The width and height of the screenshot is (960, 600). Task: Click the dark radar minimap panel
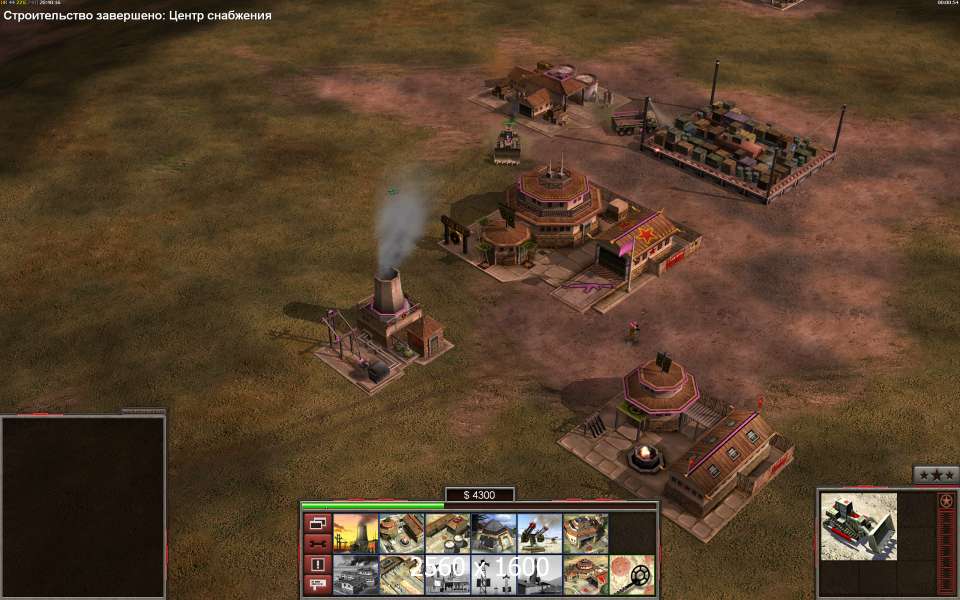[83, 507]
